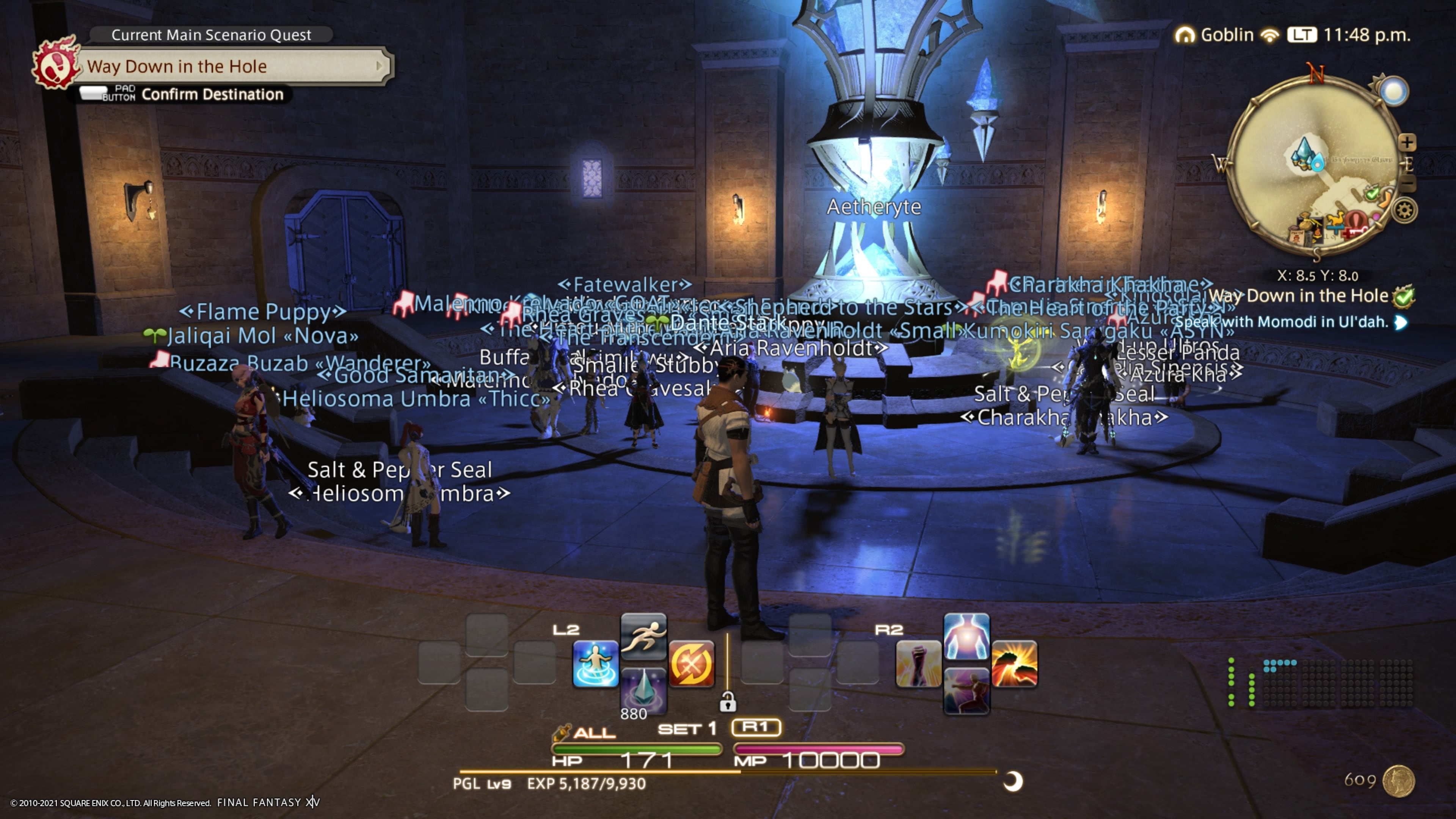Click the gil coin currency icon
1456x819 pixels.
tap(1398, 781)
